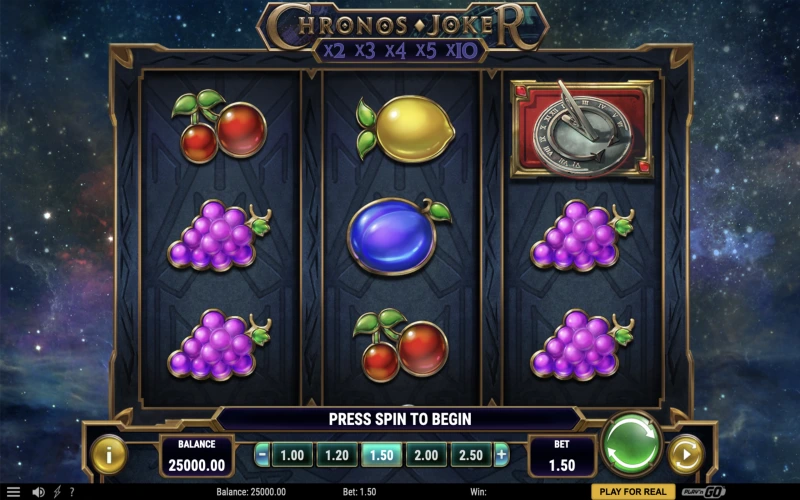The height and width of the screenshot is (500, 800).
Task: Set the bet to 2.00
Action: pos(426,456)
